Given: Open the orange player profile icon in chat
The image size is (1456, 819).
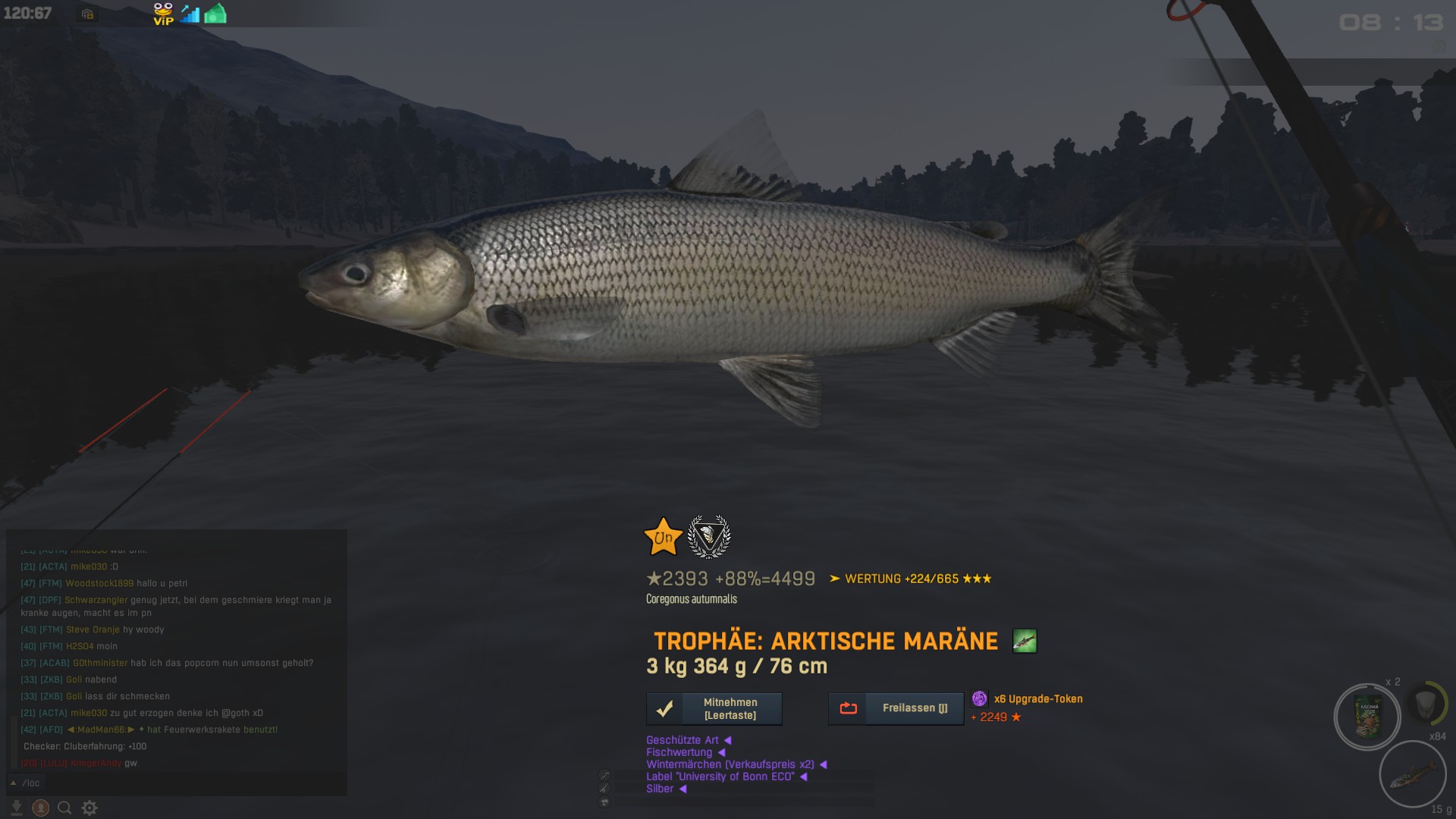Looking at the screenshot, I should (x=41, y=808).
